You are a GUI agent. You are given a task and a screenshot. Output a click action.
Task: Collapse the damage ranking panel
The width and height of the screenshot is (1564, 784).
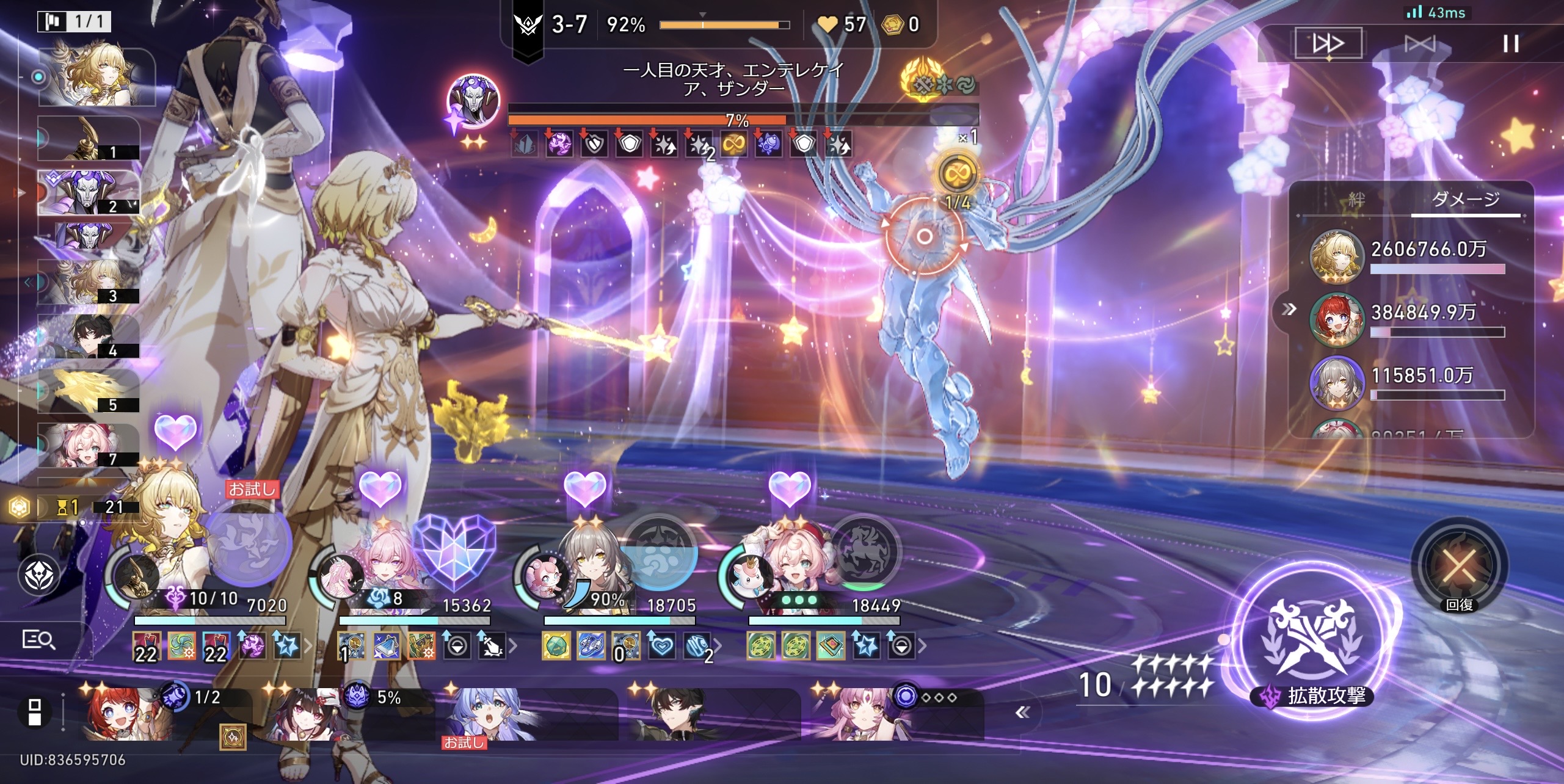pyautogui.click(x=1289, y=309)
